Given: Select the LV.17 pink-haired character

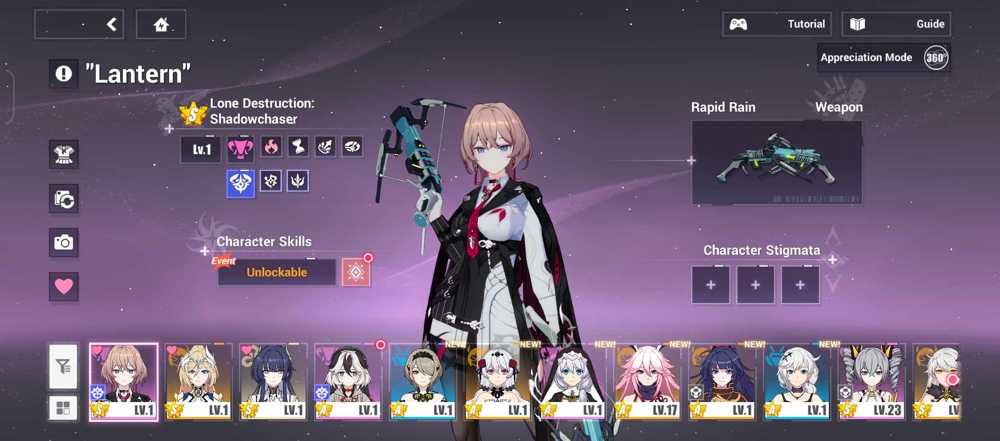Looking at the screenshot, I should (648, 381).
